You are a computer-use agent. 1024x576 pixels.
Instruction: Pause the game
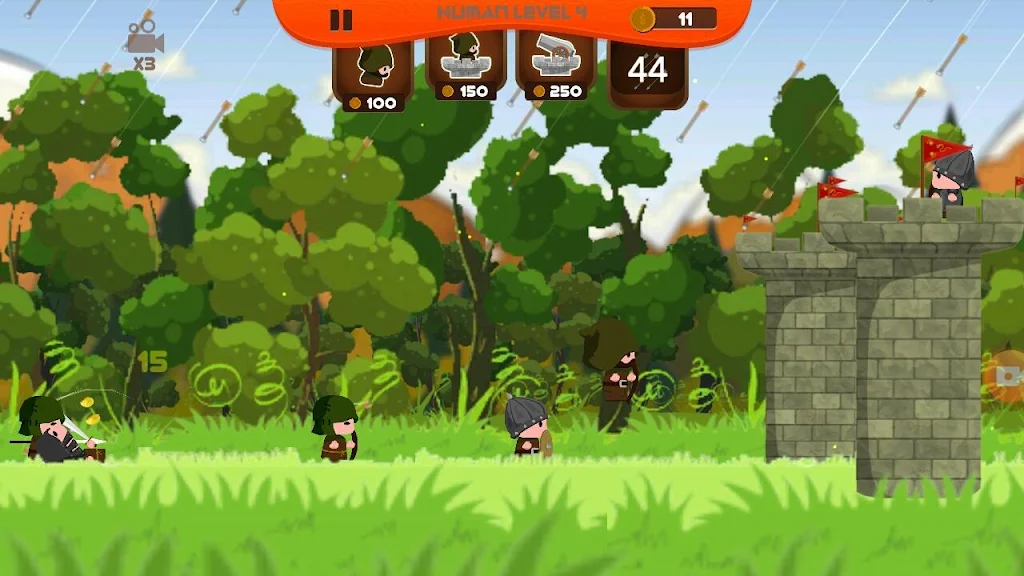point(341,20)
